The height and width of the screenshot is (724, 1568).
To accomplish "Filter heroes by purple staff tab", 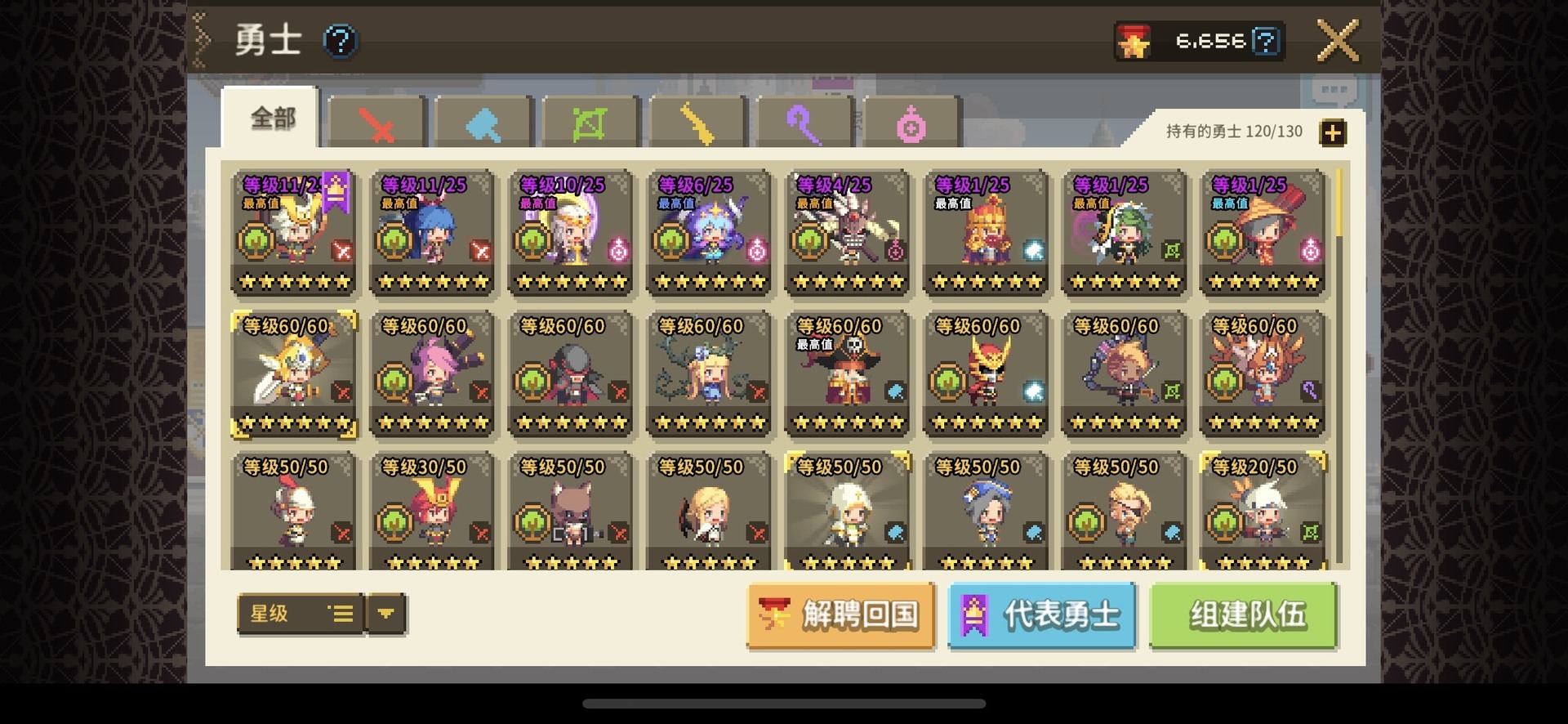I will [x=804, y=124].
